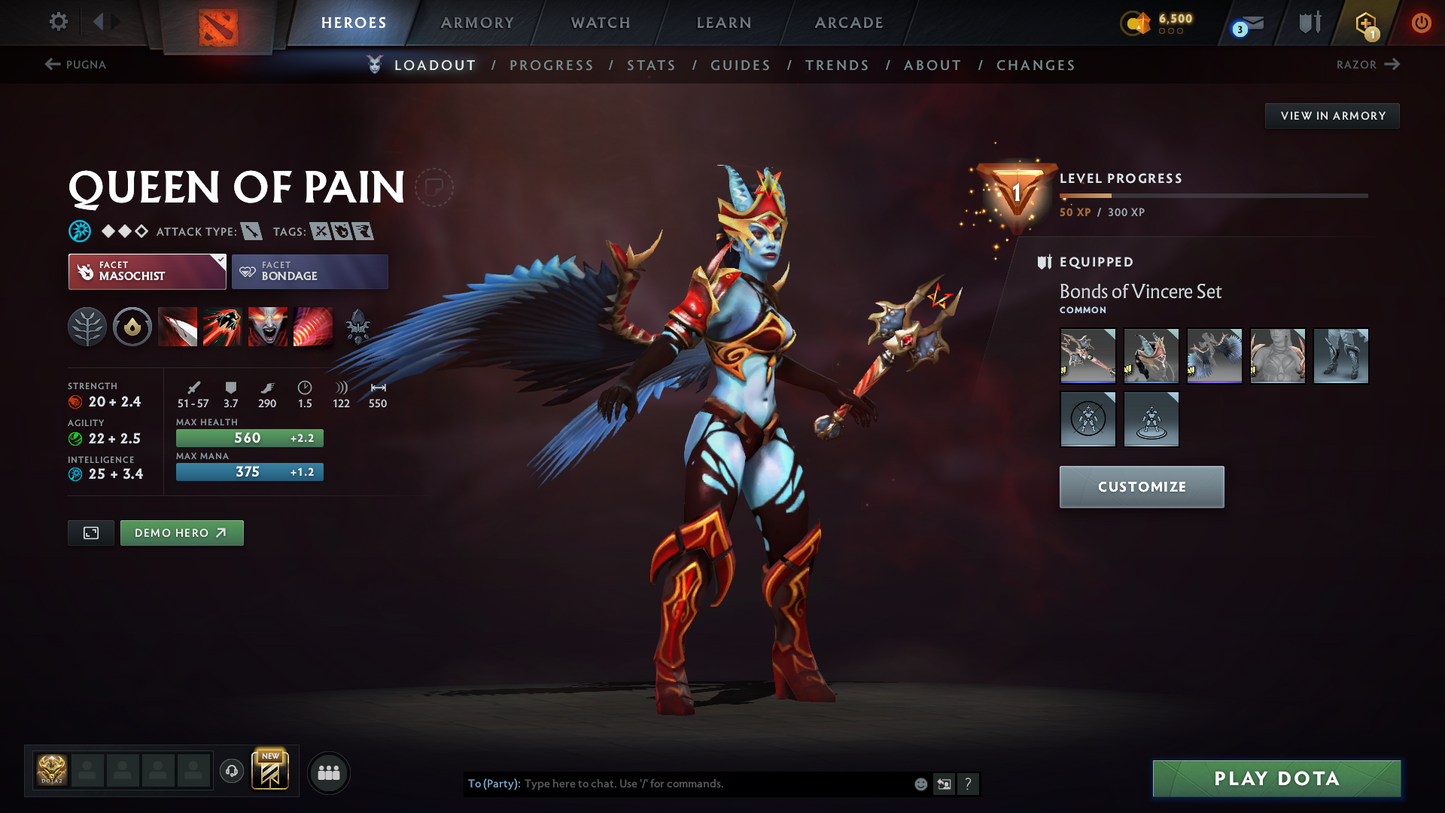Expand the Masochist facet details chevron
Viewport: 1445px width, 813px height.
pos(222,258)
